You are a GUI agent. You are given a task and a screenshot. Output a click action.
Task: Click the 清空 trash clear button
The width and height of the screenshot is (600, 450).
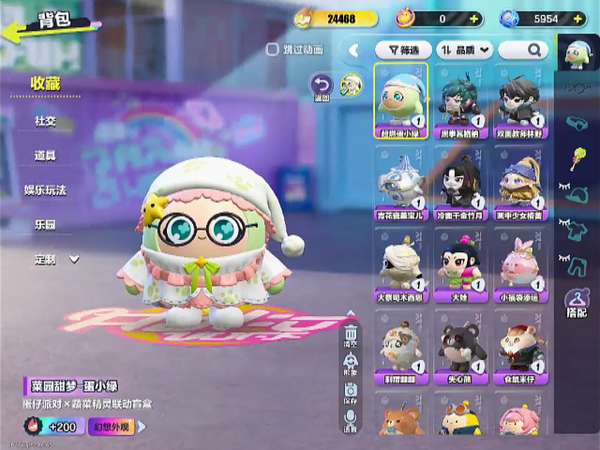351,335
